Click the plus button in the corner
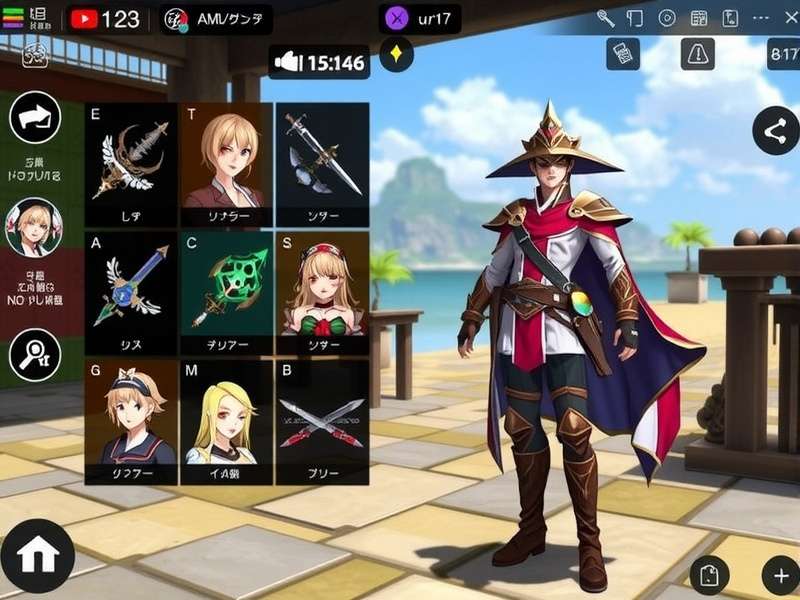The width and height of the screenshot is (800, 600). pyautogui.click(x=780, y=575)
